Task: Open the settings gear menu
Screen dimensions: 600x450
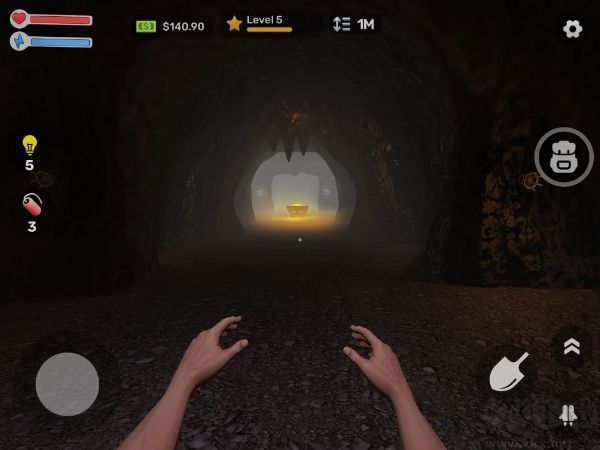Action: pyautogui.click(x=572, y=29)
